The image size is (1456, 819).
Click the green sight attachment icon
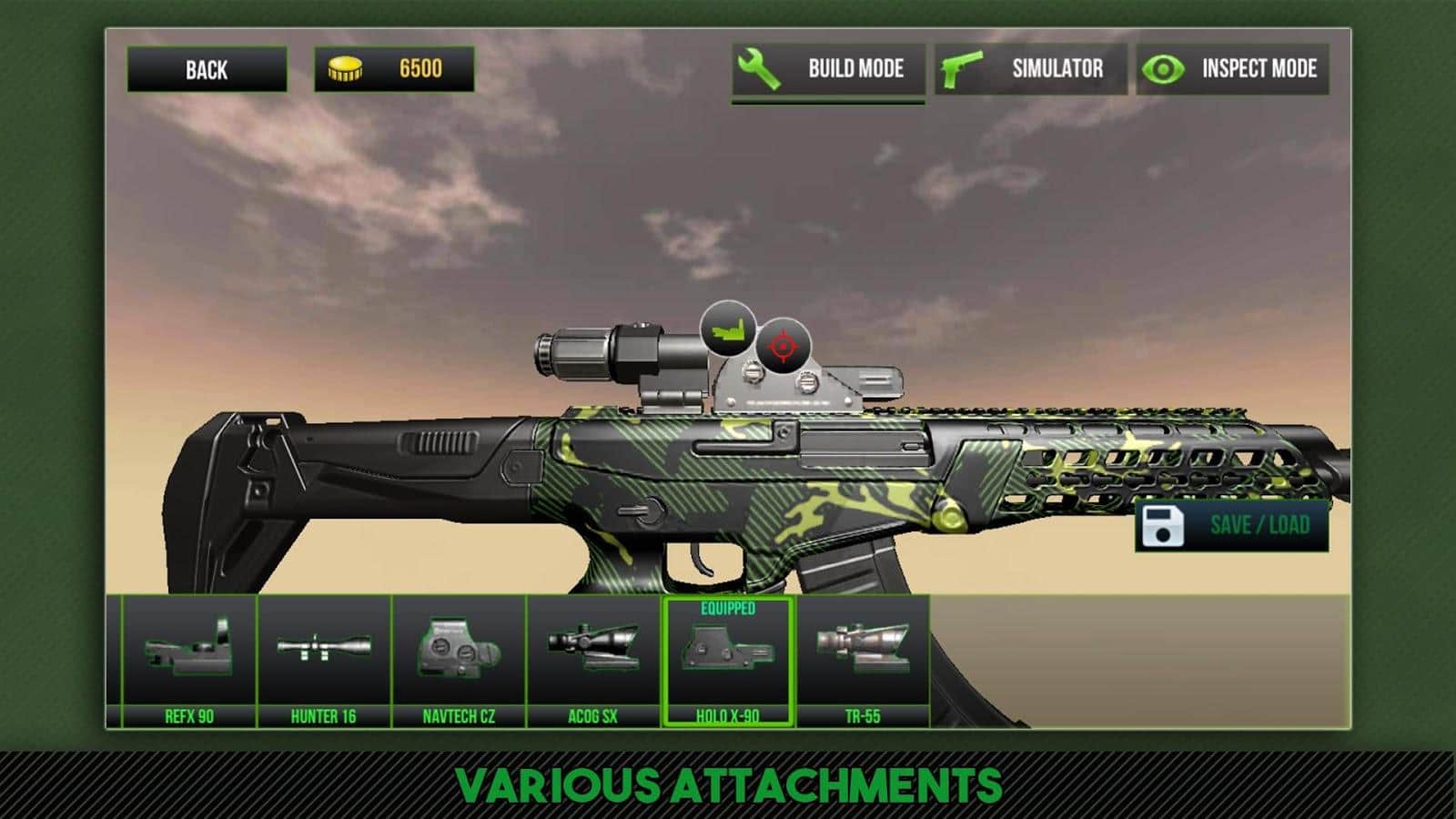[x=728, y=329]
